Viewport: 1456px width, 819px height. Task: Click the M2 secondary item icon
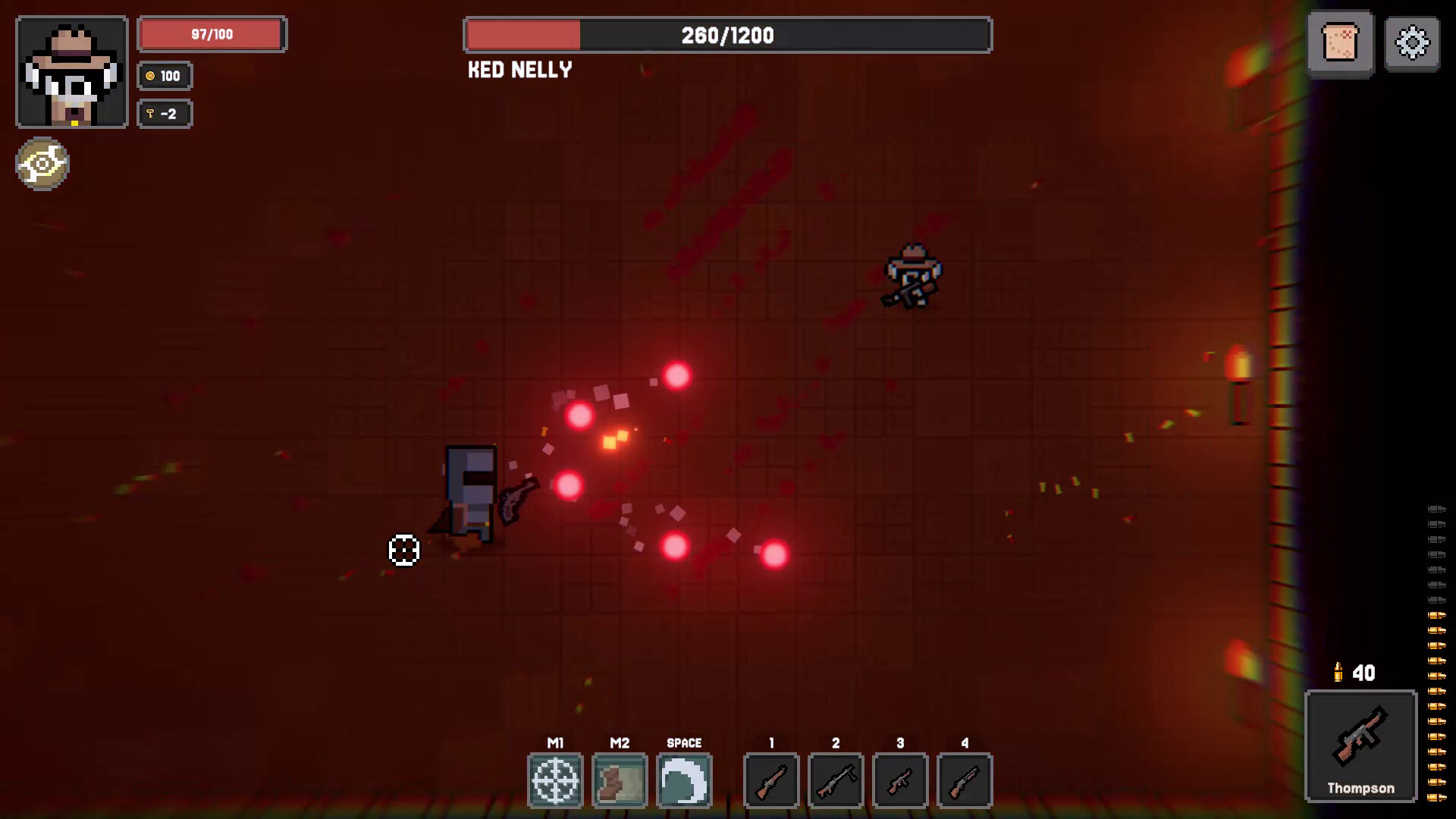620,780
